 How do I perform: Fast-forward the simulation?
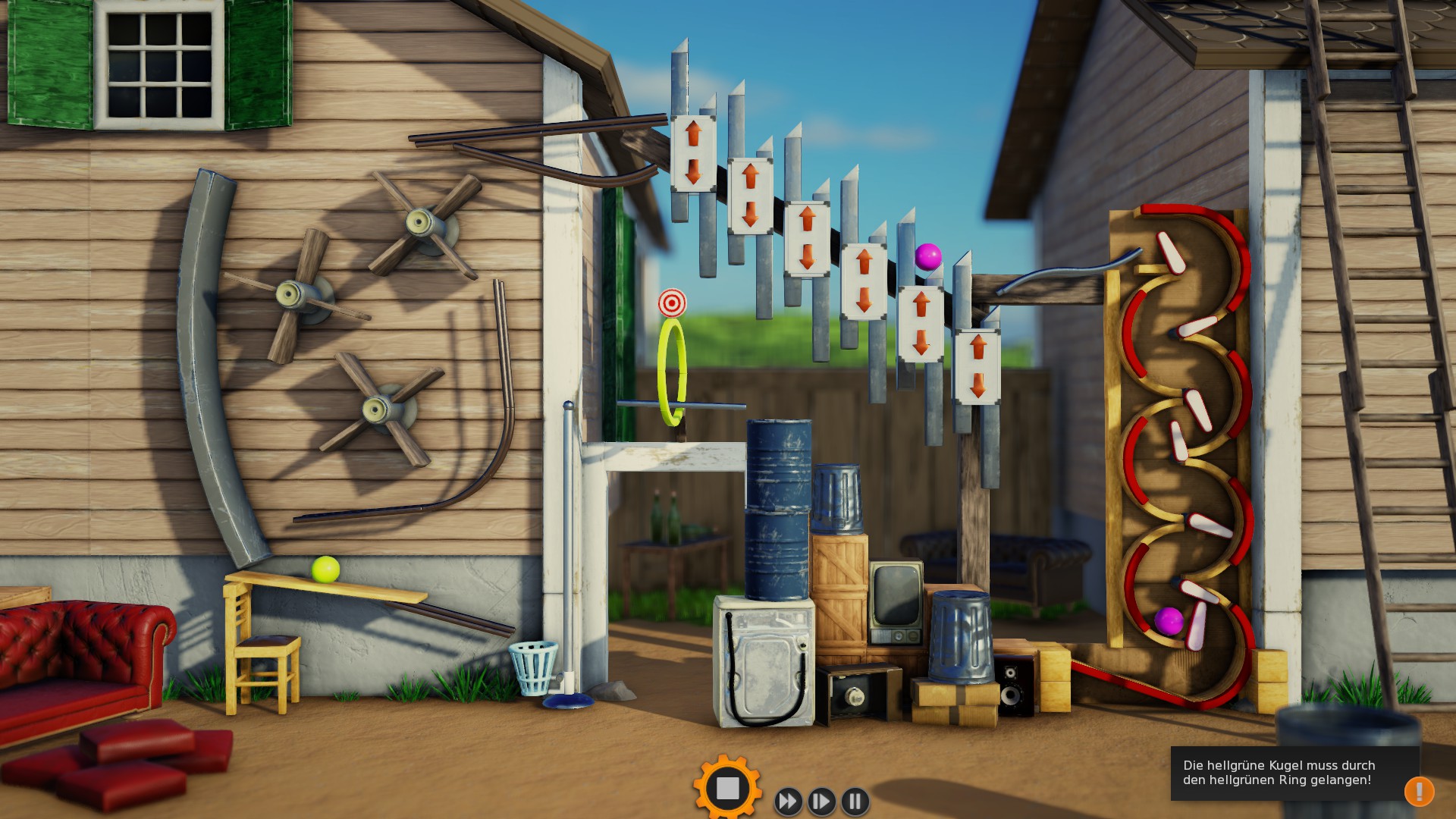[x=788, y=801]
